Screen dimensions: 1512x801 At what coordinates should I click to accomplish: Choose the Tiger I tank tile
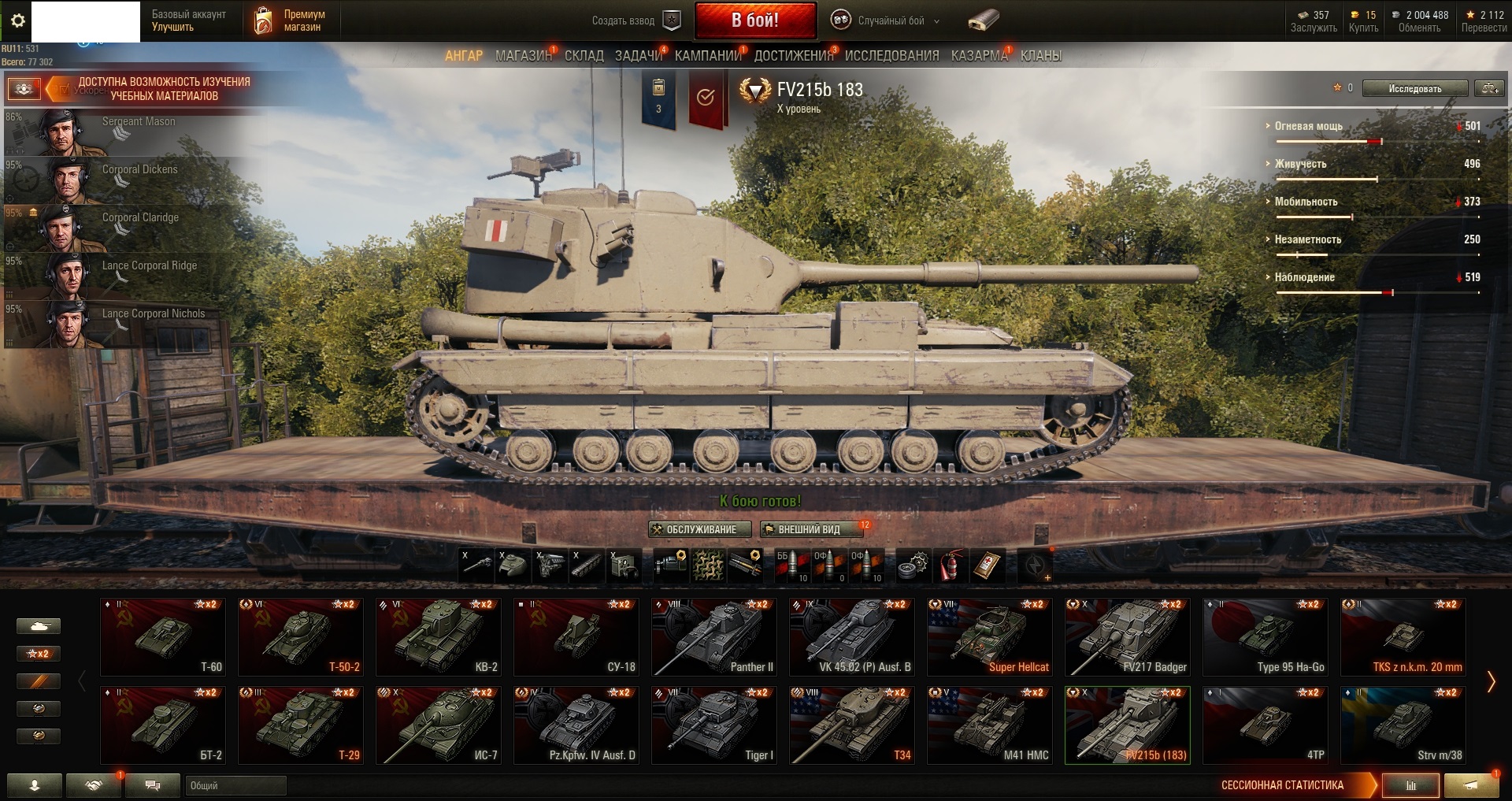[714, 725]
